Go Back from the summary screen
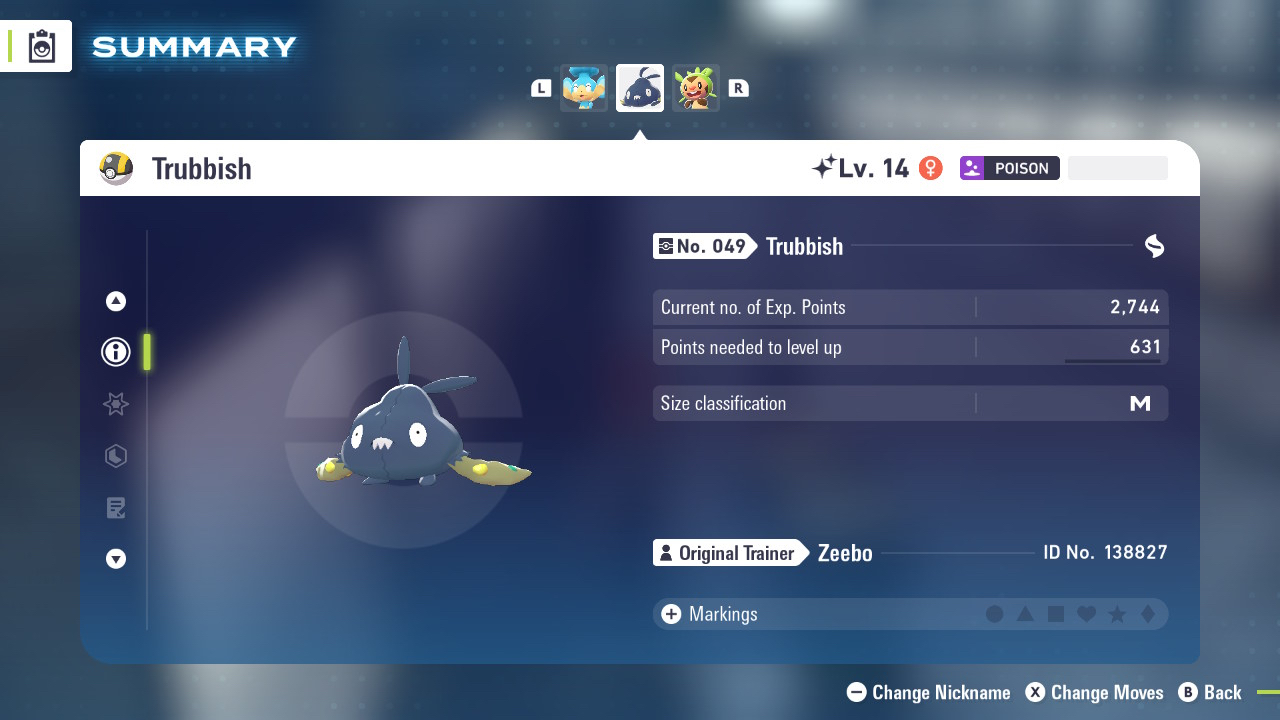 click(1210, 692)
